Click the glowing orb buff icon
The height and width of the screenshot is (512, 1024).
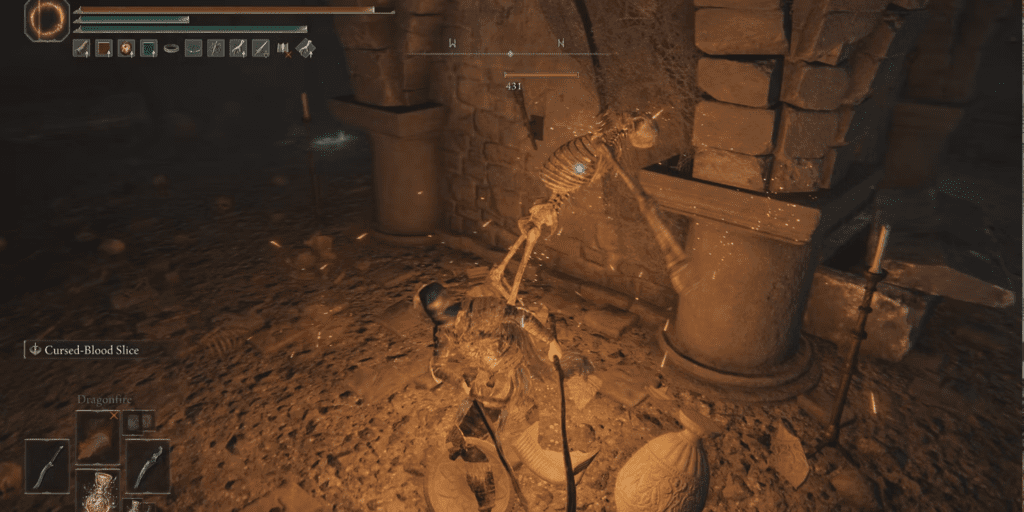pyautogui.click(x=126, y=47)
